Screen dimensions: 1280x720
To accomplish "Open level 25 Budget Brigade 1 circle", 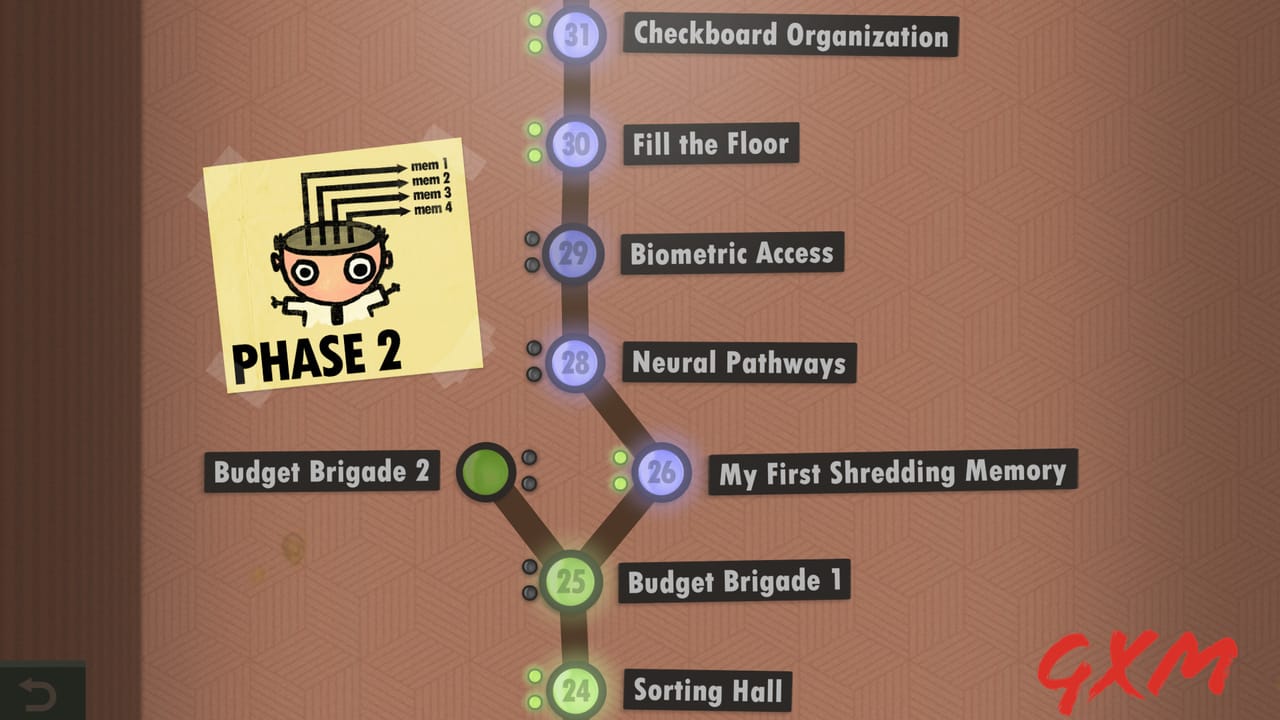I will click(572, 581).
